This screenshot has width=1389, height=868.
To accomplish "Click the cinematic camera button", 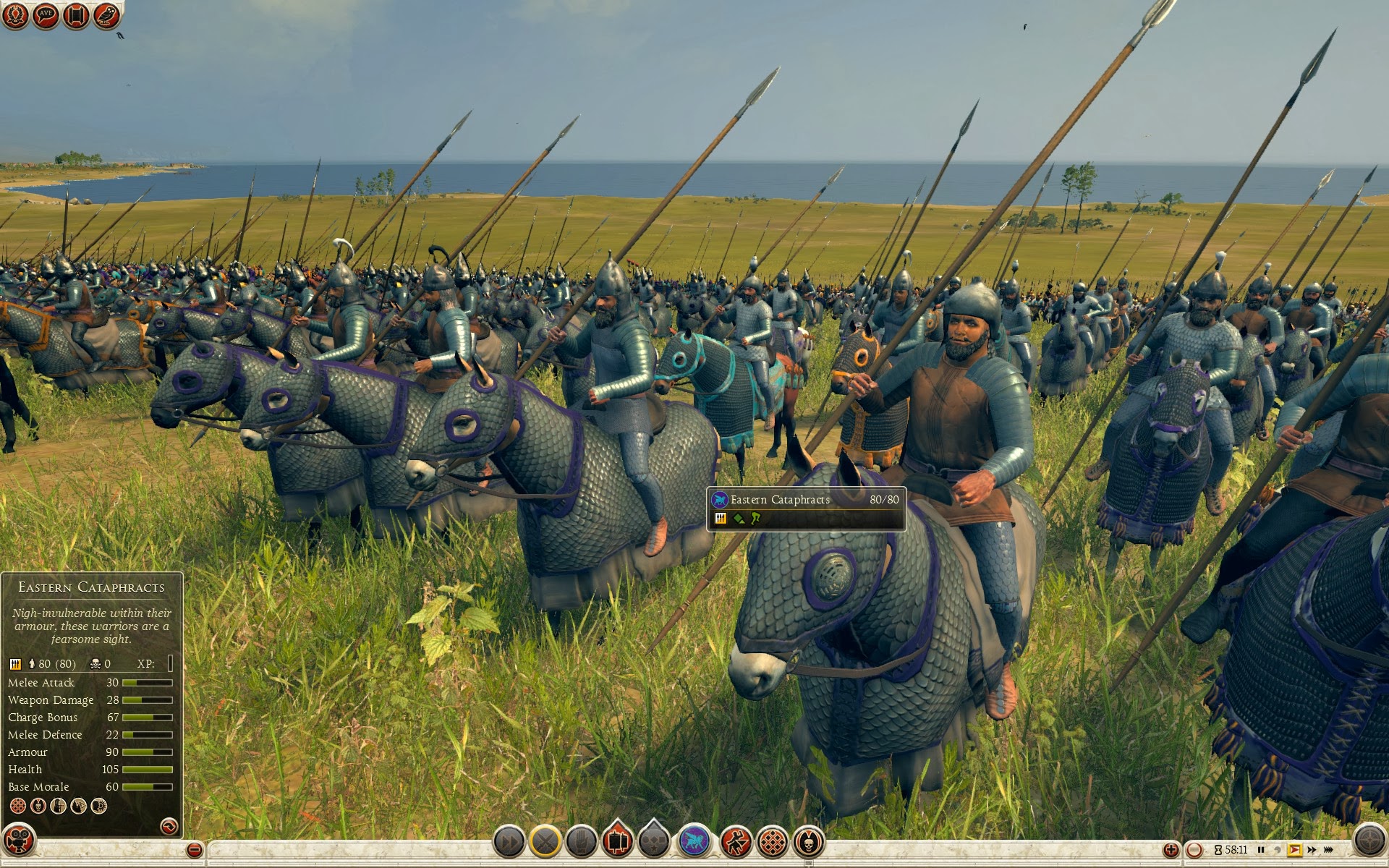I will [x=20, y=841].
